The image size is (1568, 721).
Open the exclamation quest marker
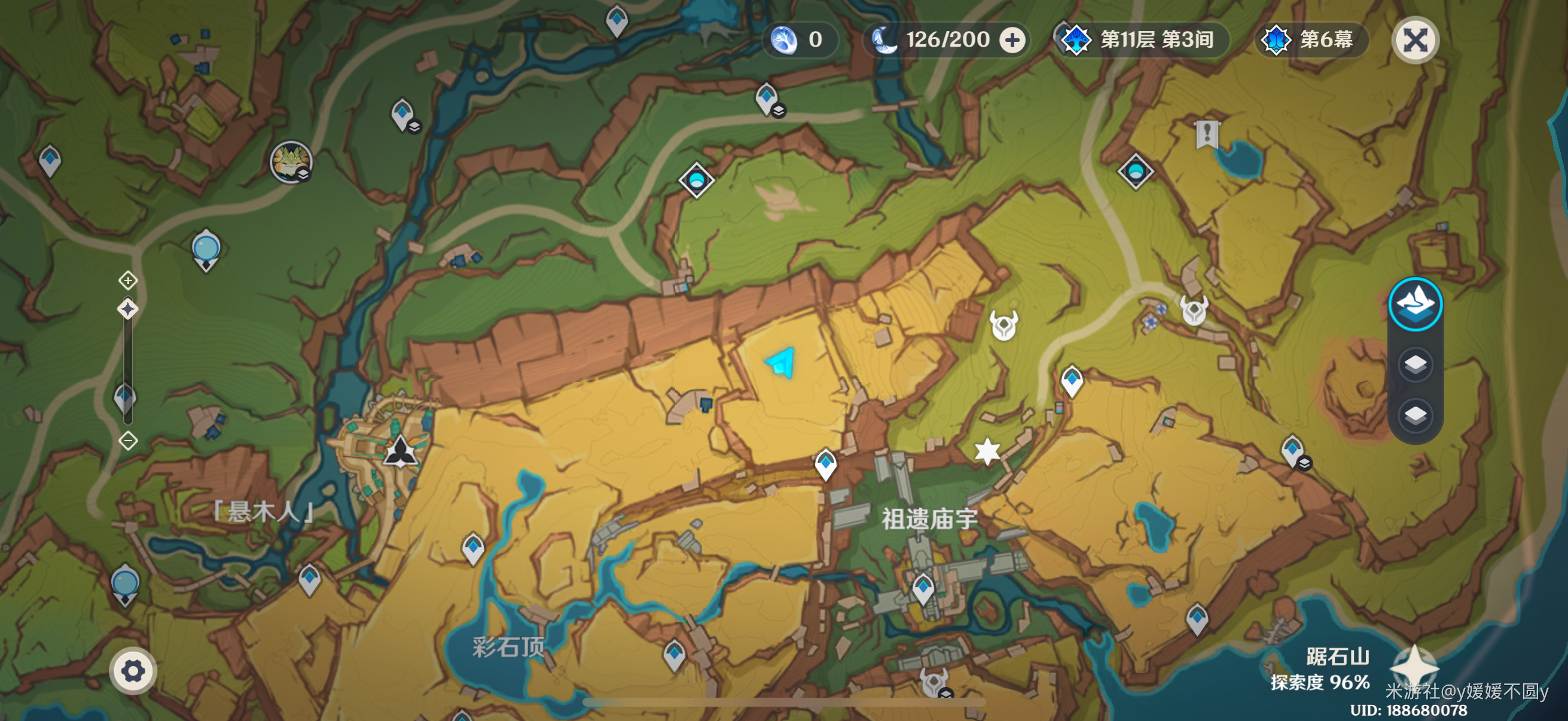[x=1206, y=134]
